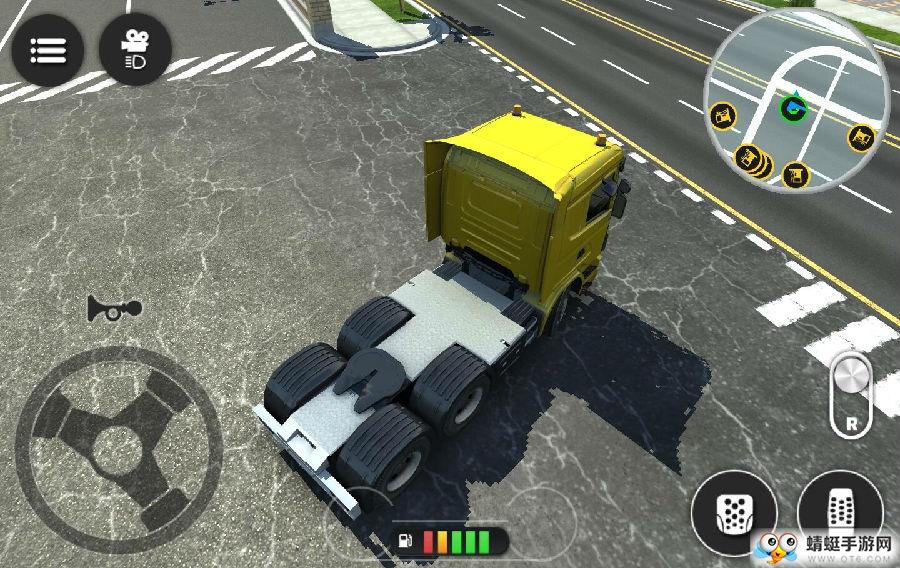Honk the truck horn icon
The image size is (900, 568).
click(x=113, y=309)
